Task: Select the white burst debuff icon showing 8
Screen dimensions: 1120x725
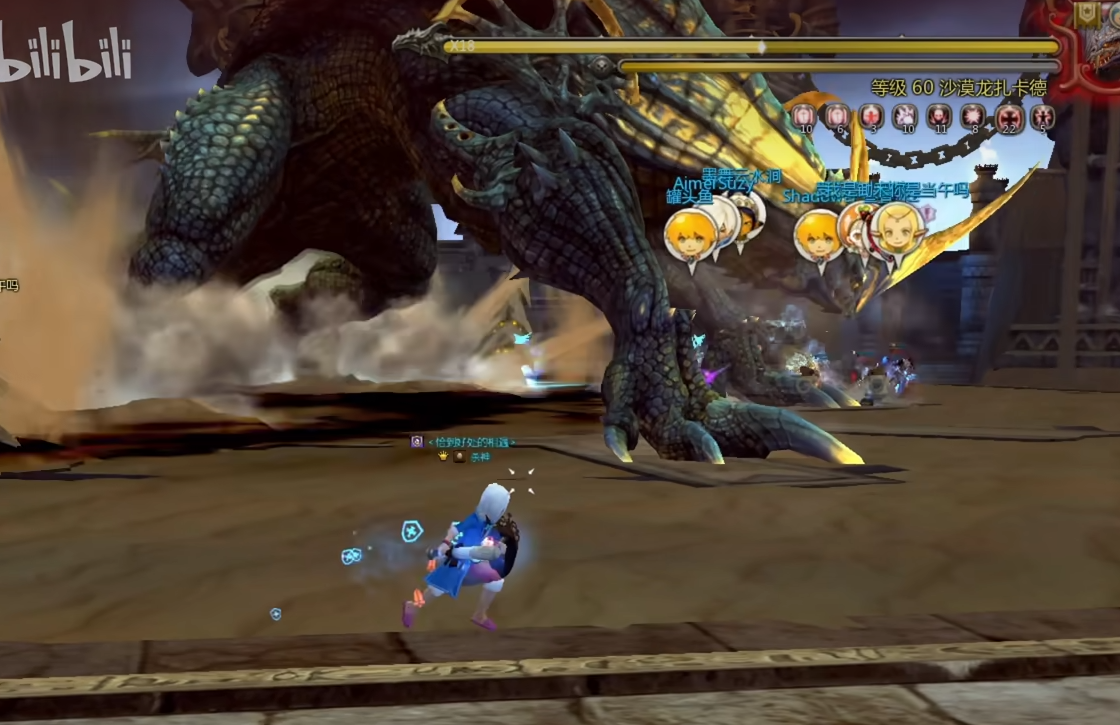Action: pyautogui.click(x=972, y=116)
